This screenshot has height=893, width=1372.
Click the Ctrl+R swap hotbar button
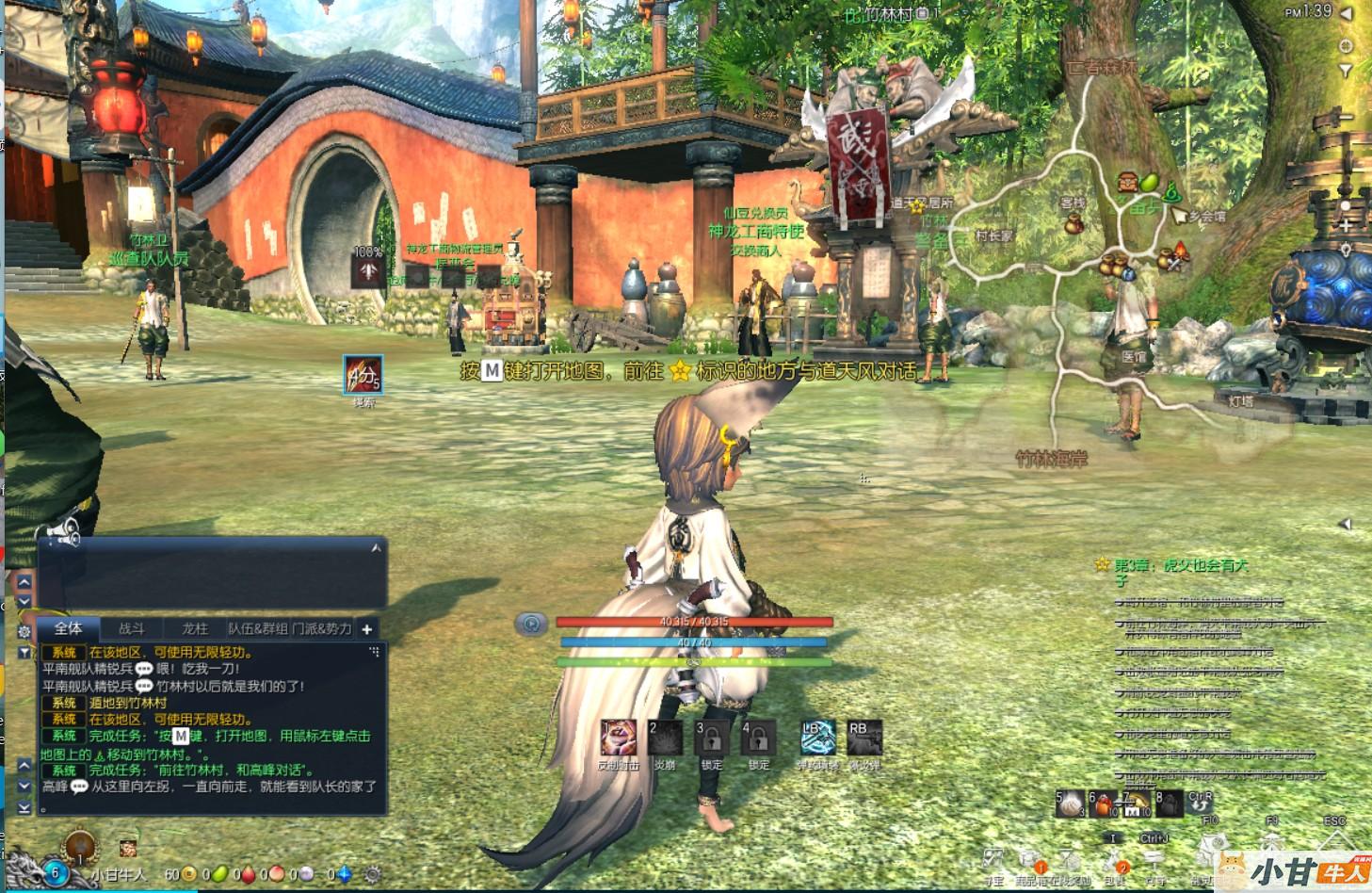click(x=1200, y=803)
